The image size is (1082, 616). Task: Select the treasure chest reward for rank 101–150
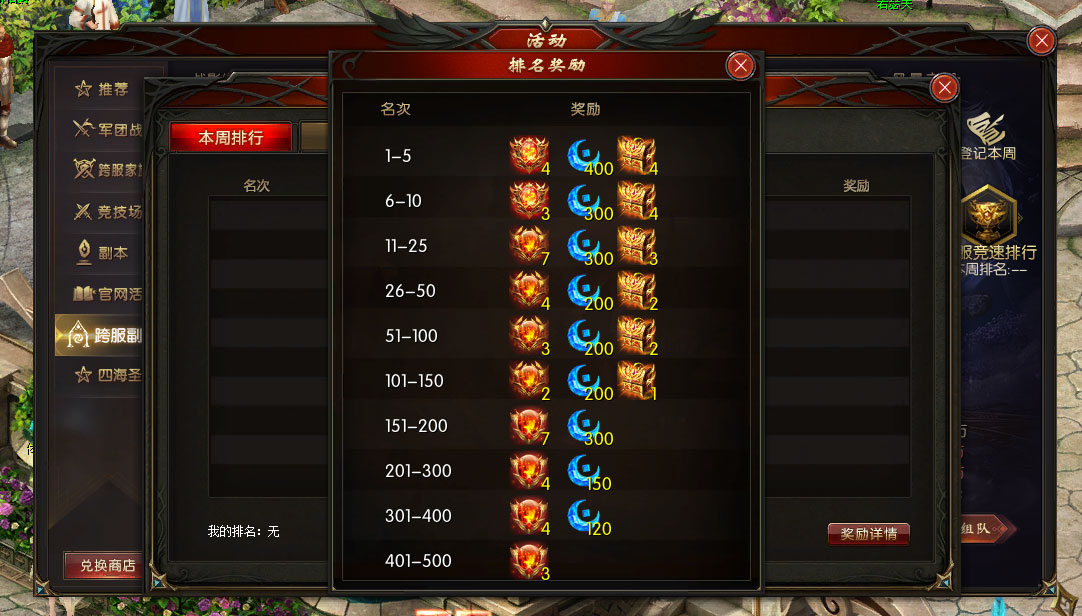point(635,380)
